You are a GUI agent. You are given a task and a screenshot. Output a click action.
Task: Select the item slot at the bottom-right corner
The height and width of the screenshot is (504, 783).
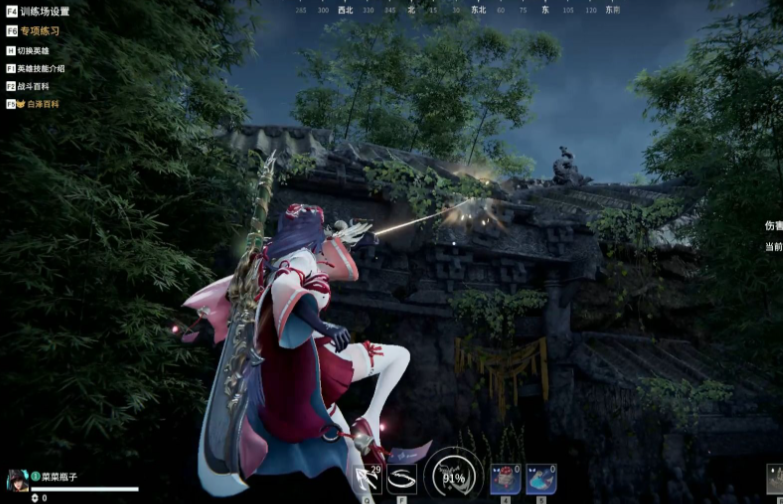pyautogui.click(x=774, y=480)
